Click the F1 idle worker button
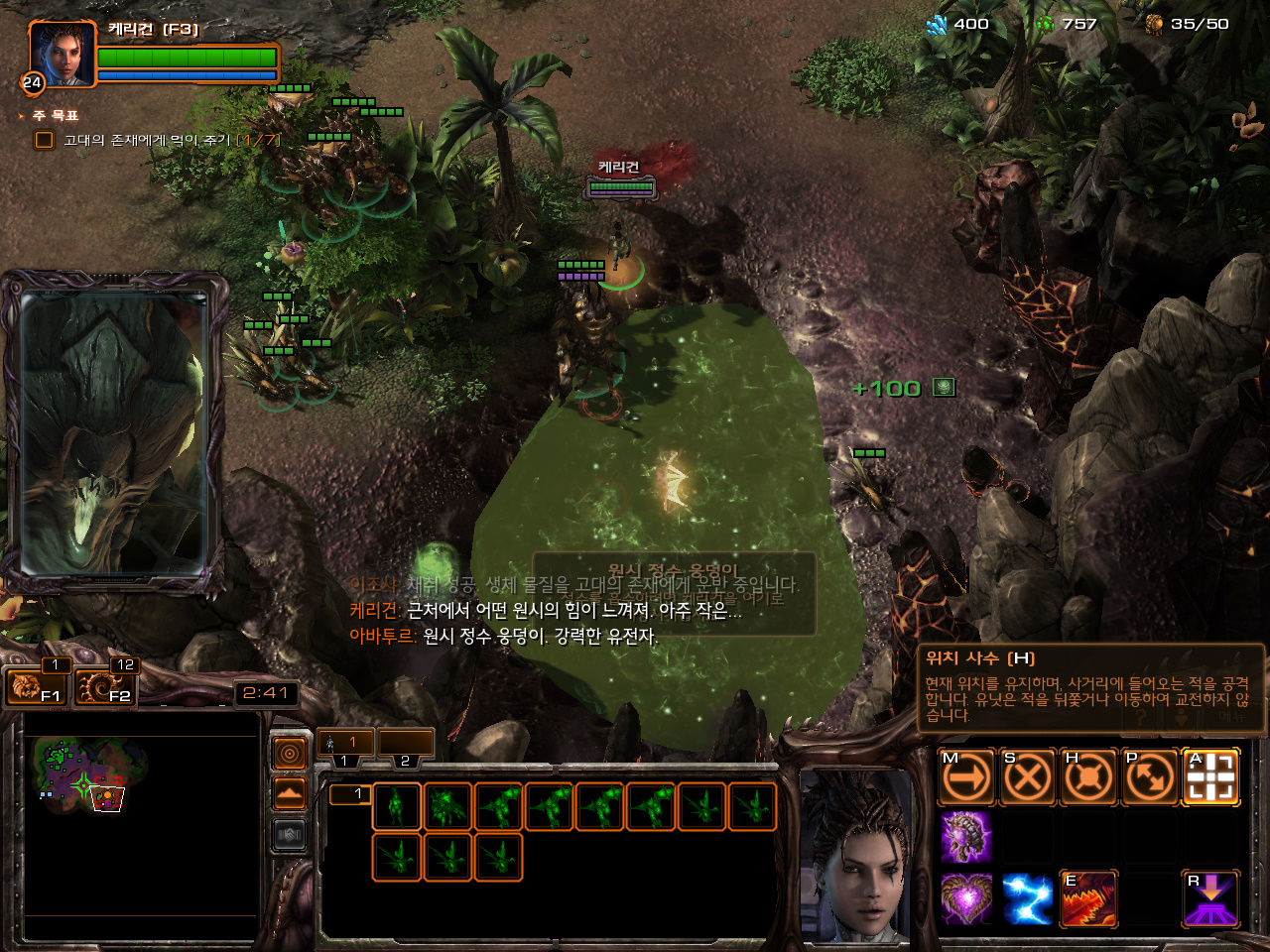1270x952 pixels. 36,685
